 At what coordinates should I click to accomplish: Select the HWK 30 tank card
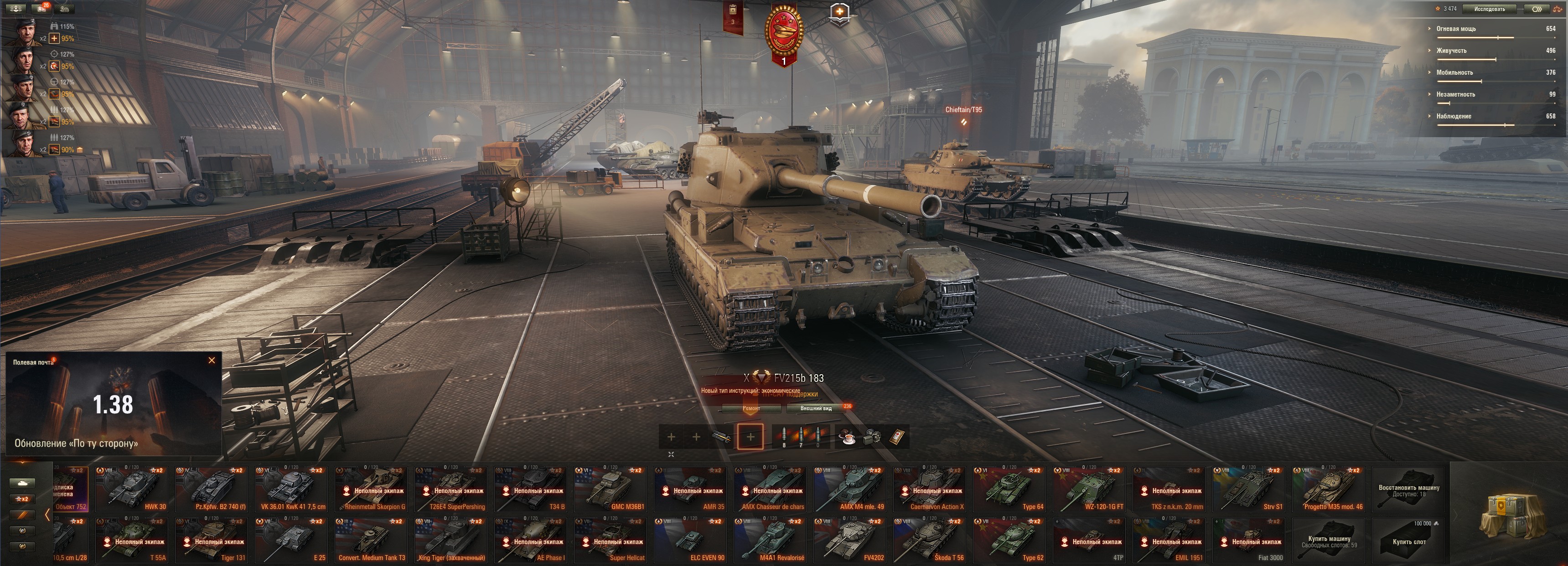click(130, 489)
